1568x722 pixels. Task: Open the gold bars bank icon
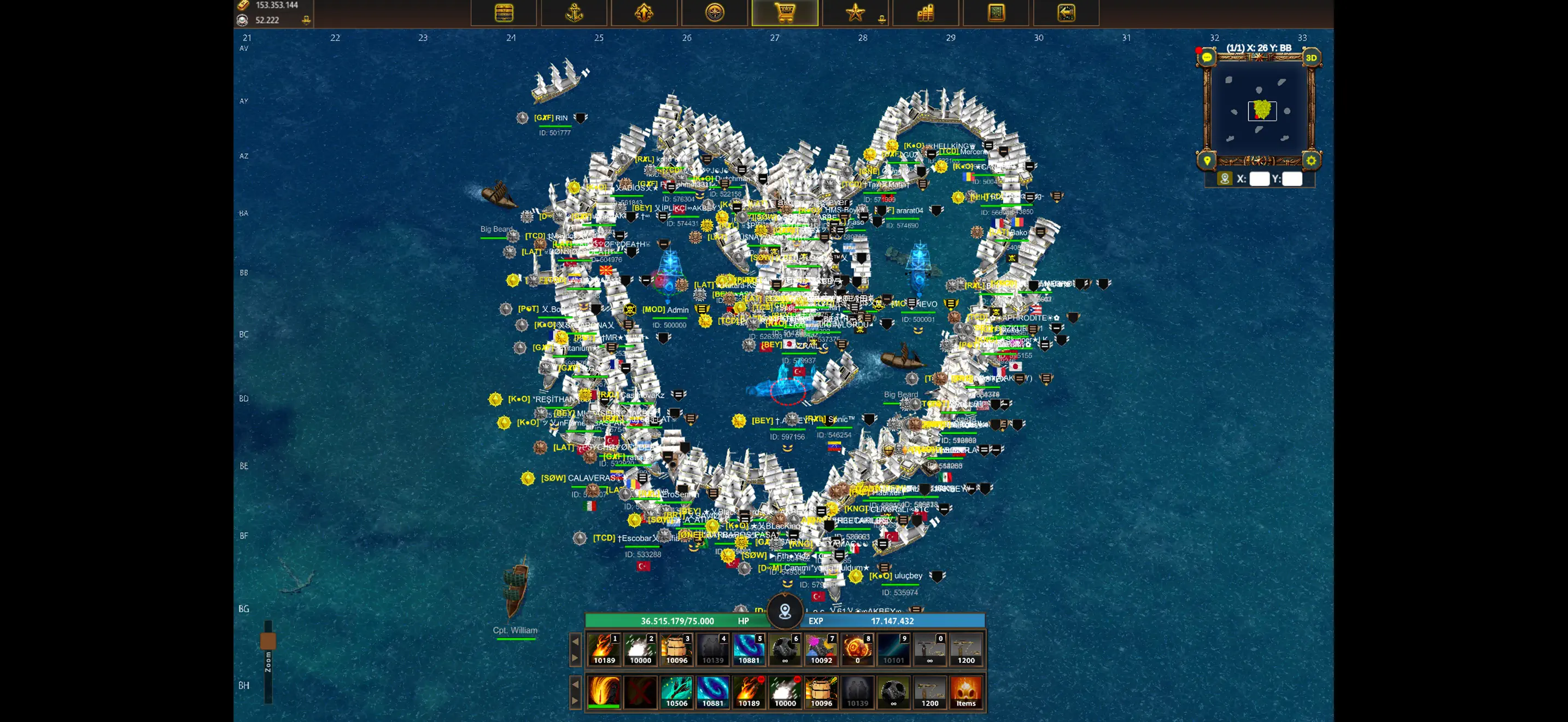927,11
